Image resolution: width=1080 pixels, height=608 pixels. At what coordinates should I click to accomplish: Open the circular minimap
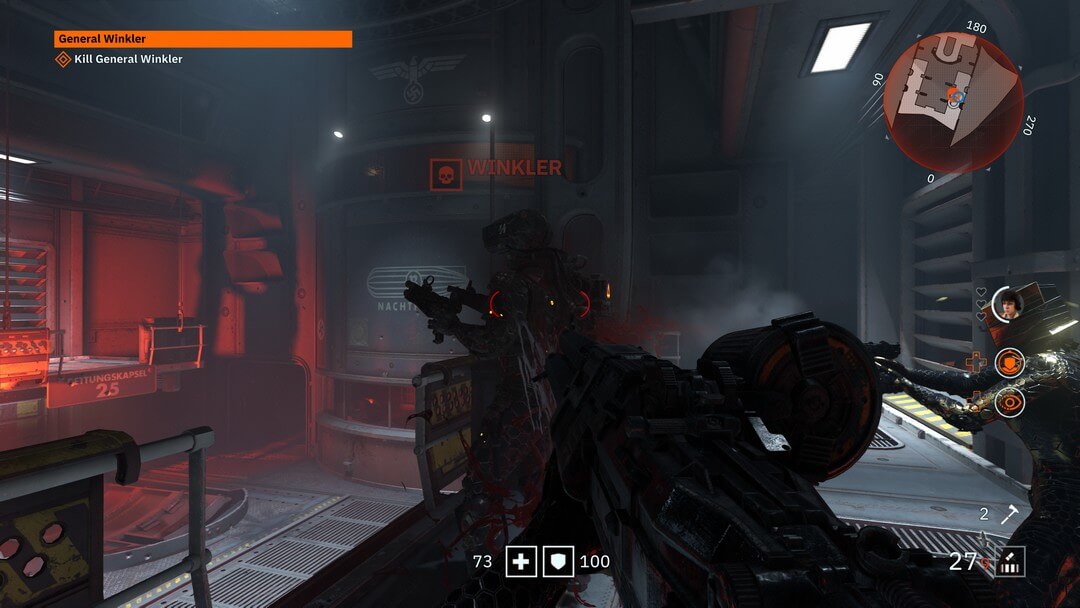pyautogui.click(x=952, y=103)
